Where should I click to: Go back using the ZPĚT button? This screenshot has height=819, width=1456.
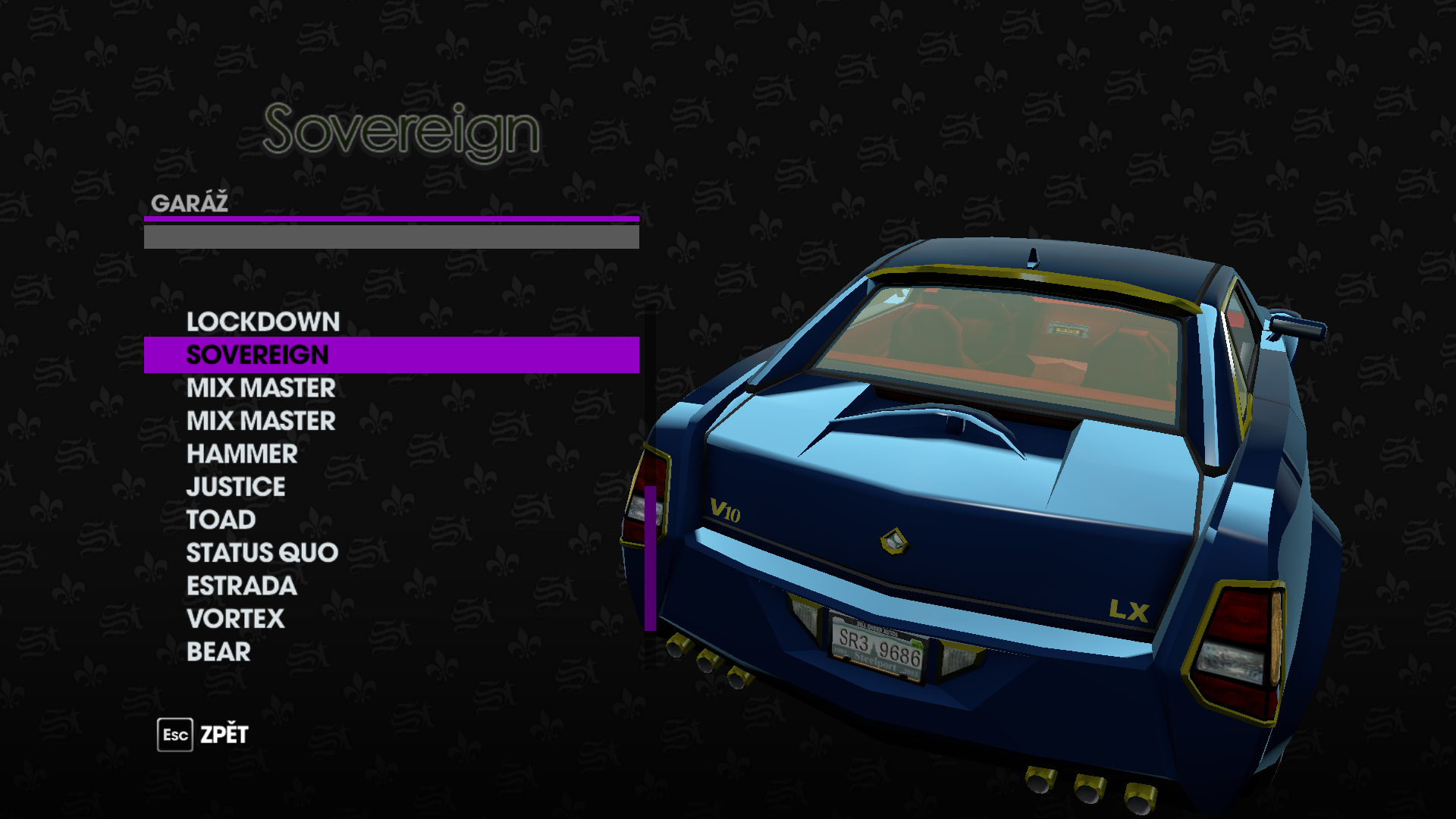(x=203, y=735)
